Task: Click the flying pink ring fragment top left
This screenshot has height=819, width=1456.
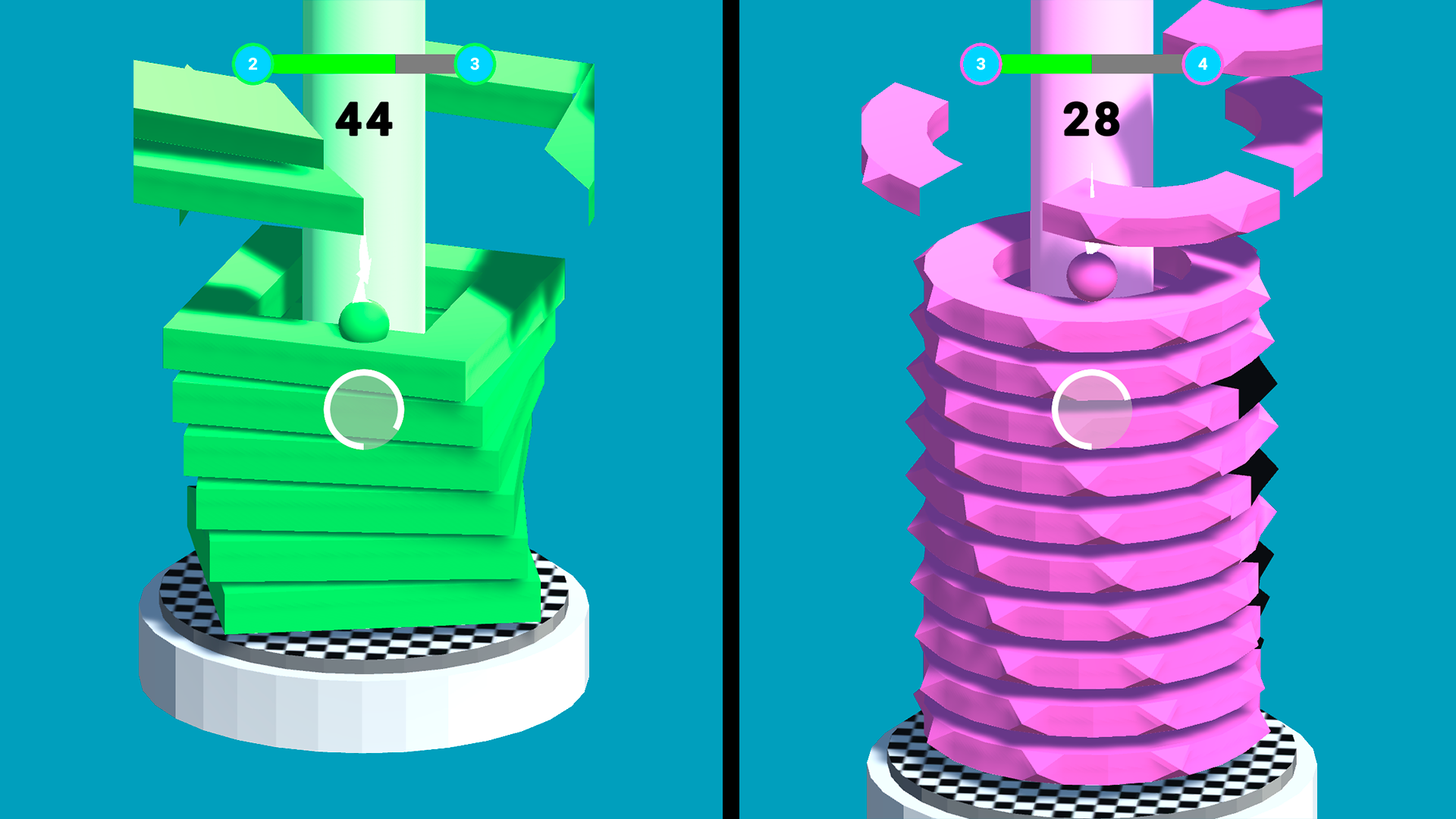Action: point(906,136)
